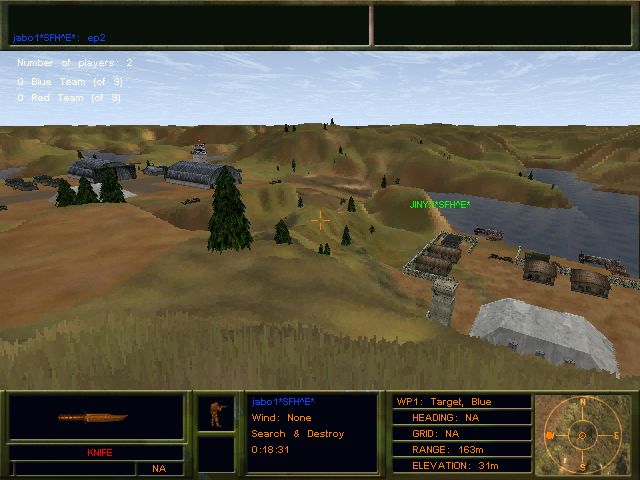Click the compass minimap

[580, 436]
